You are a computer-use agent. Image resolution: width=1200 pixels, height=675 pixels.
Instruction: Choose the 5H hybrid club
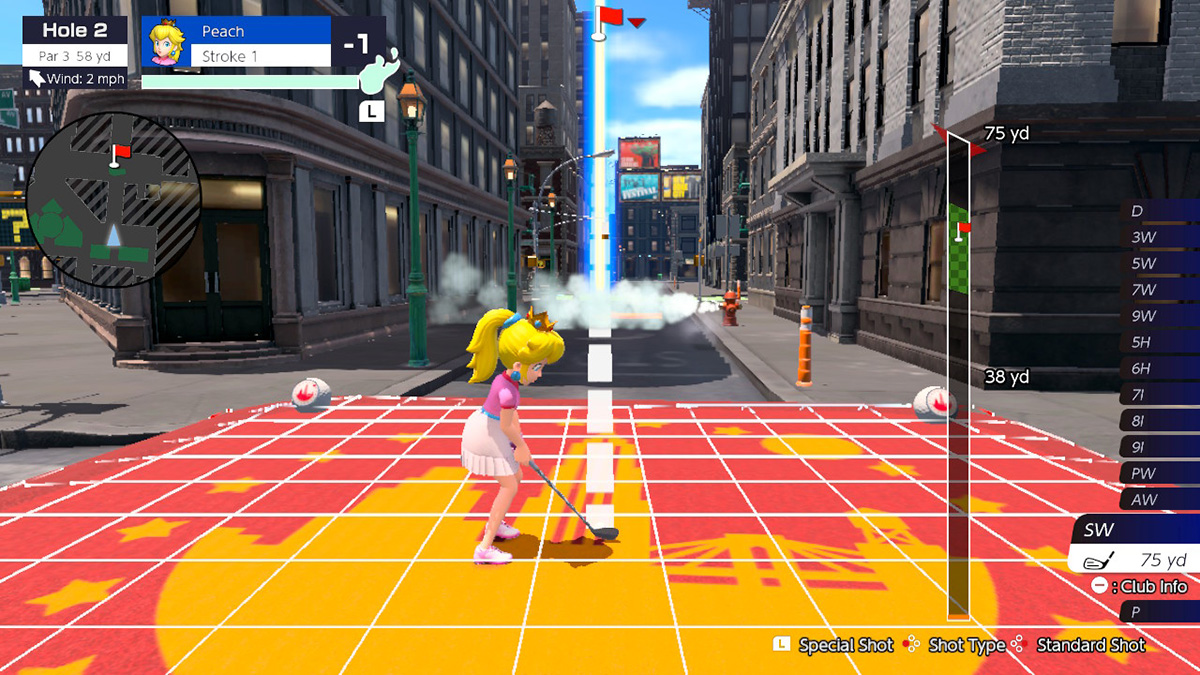1160,342
